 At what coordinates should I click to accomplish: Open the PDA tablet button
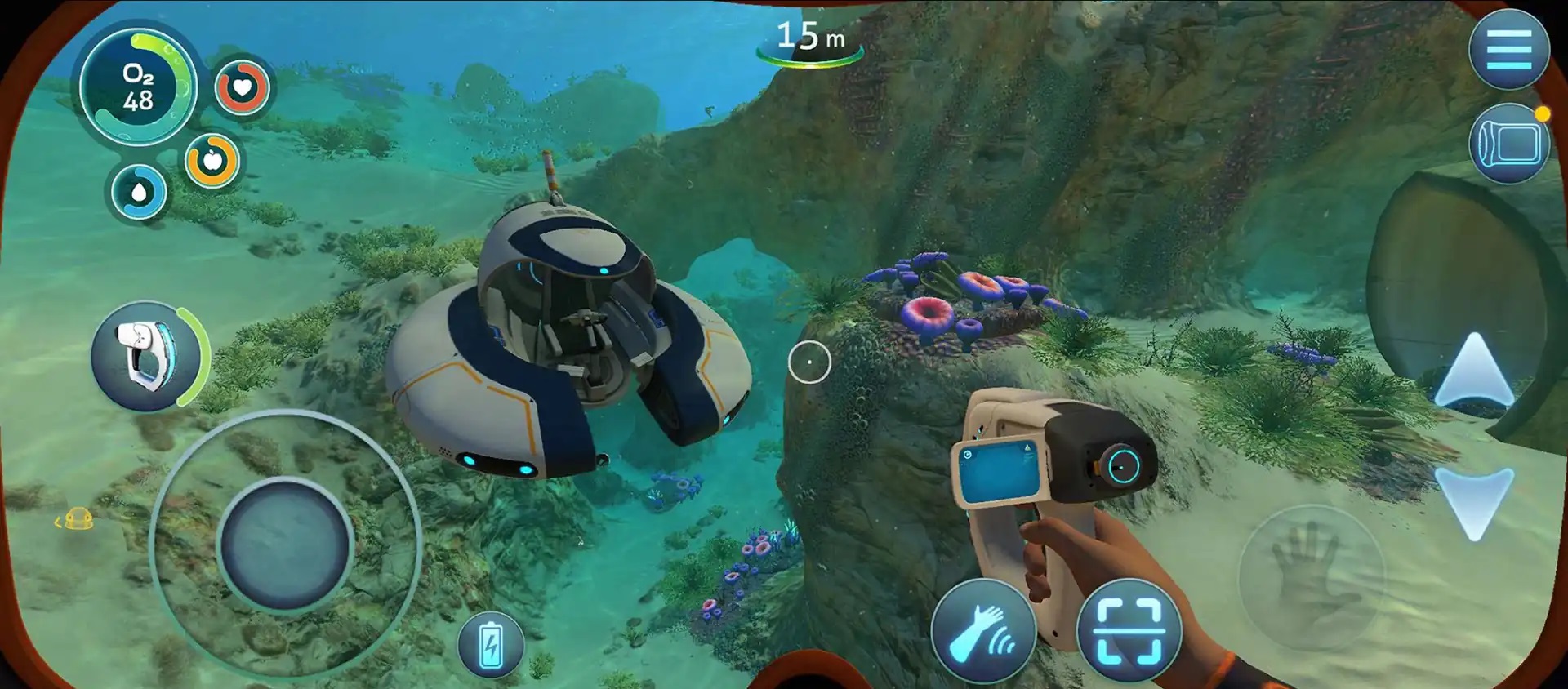tap(1508, 144)
